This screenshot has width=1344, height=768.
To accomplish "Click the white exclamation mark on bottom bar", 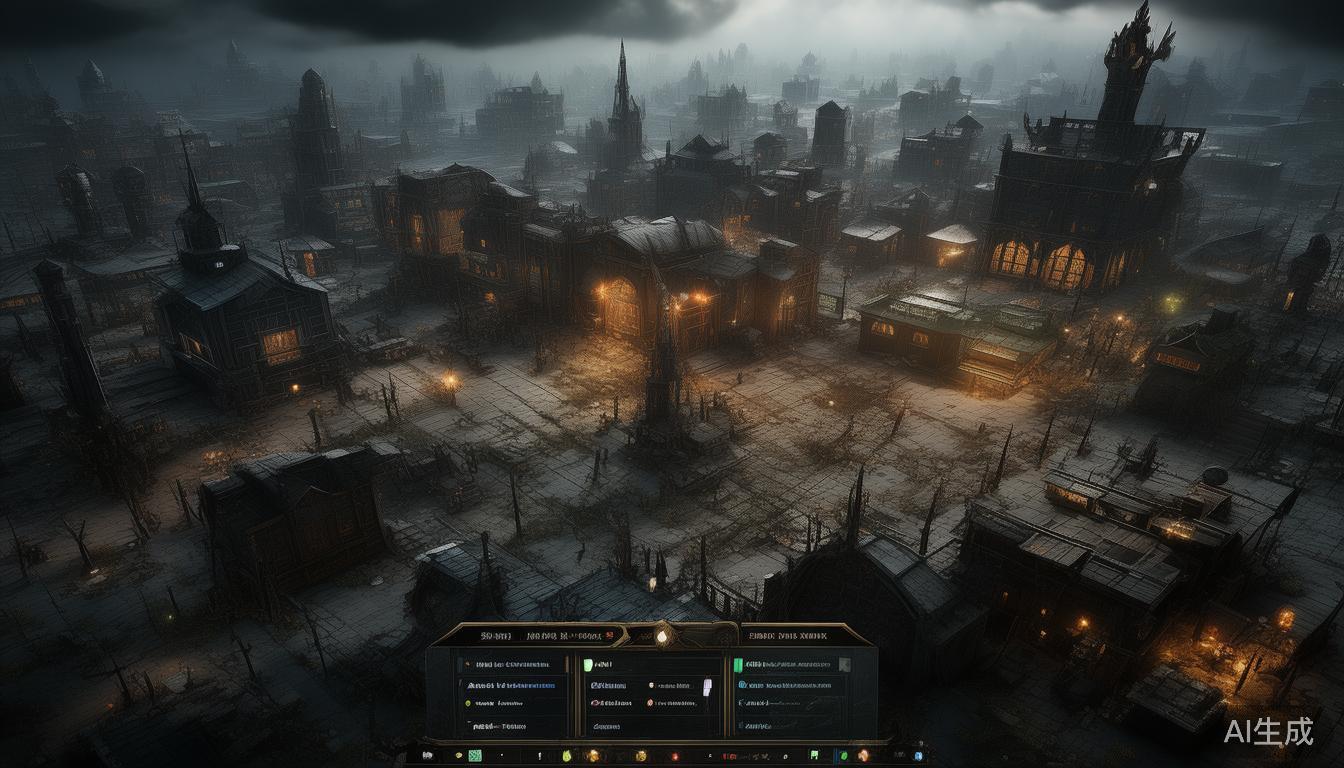I will click(x=539, y=756).
